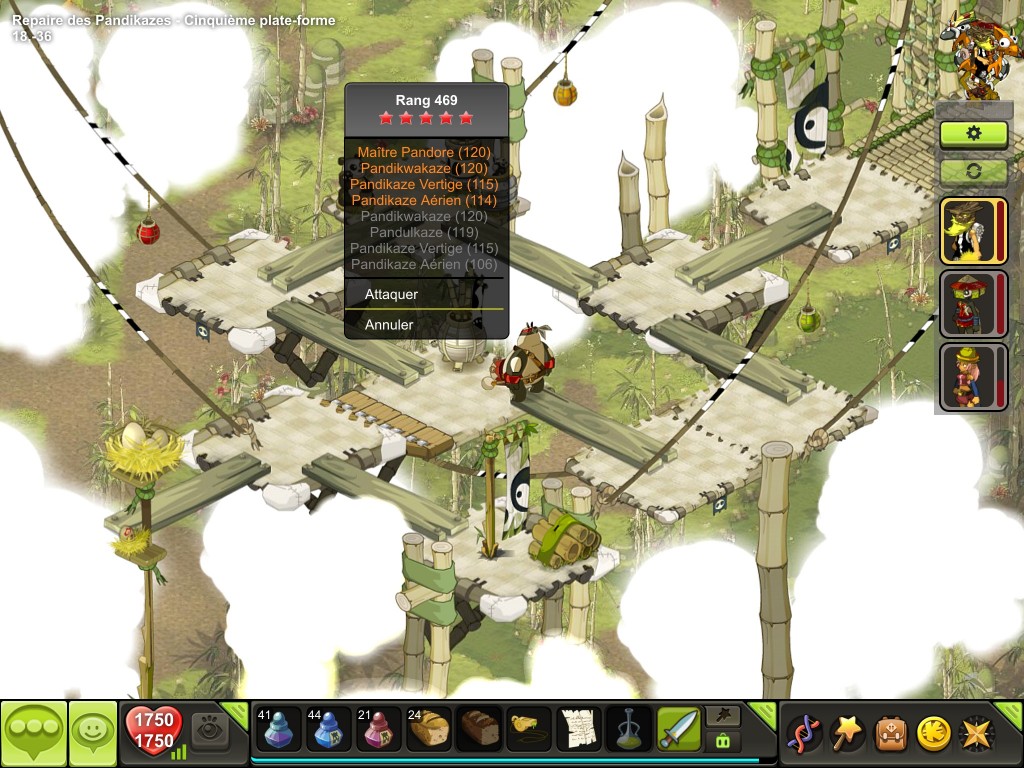
Task: Use the golden whistle item
Action: pyautogui.click(x=529, y=730)
